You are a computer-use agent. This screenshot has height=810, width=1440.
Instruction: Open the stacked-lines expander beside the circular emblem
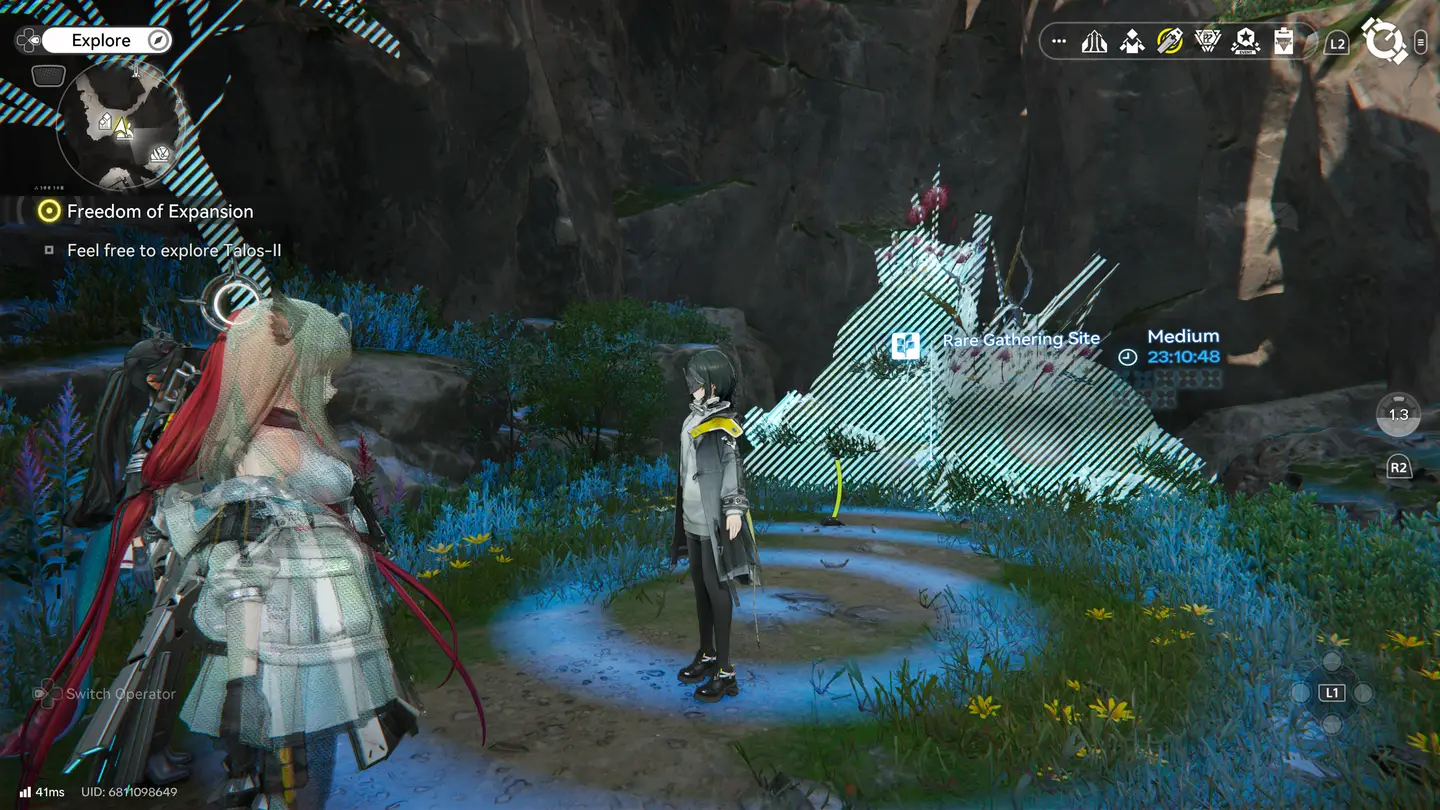coord(1421,42)
